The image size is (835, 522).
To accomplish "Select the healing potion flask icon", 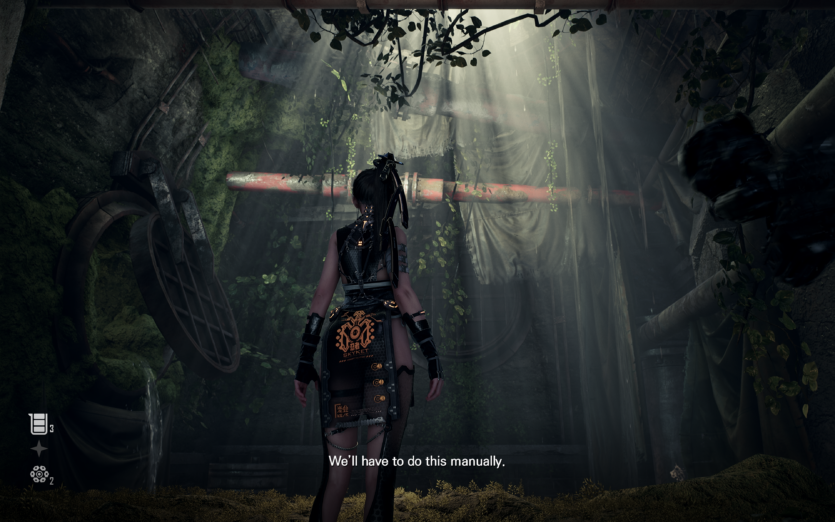I will [38, 424].
